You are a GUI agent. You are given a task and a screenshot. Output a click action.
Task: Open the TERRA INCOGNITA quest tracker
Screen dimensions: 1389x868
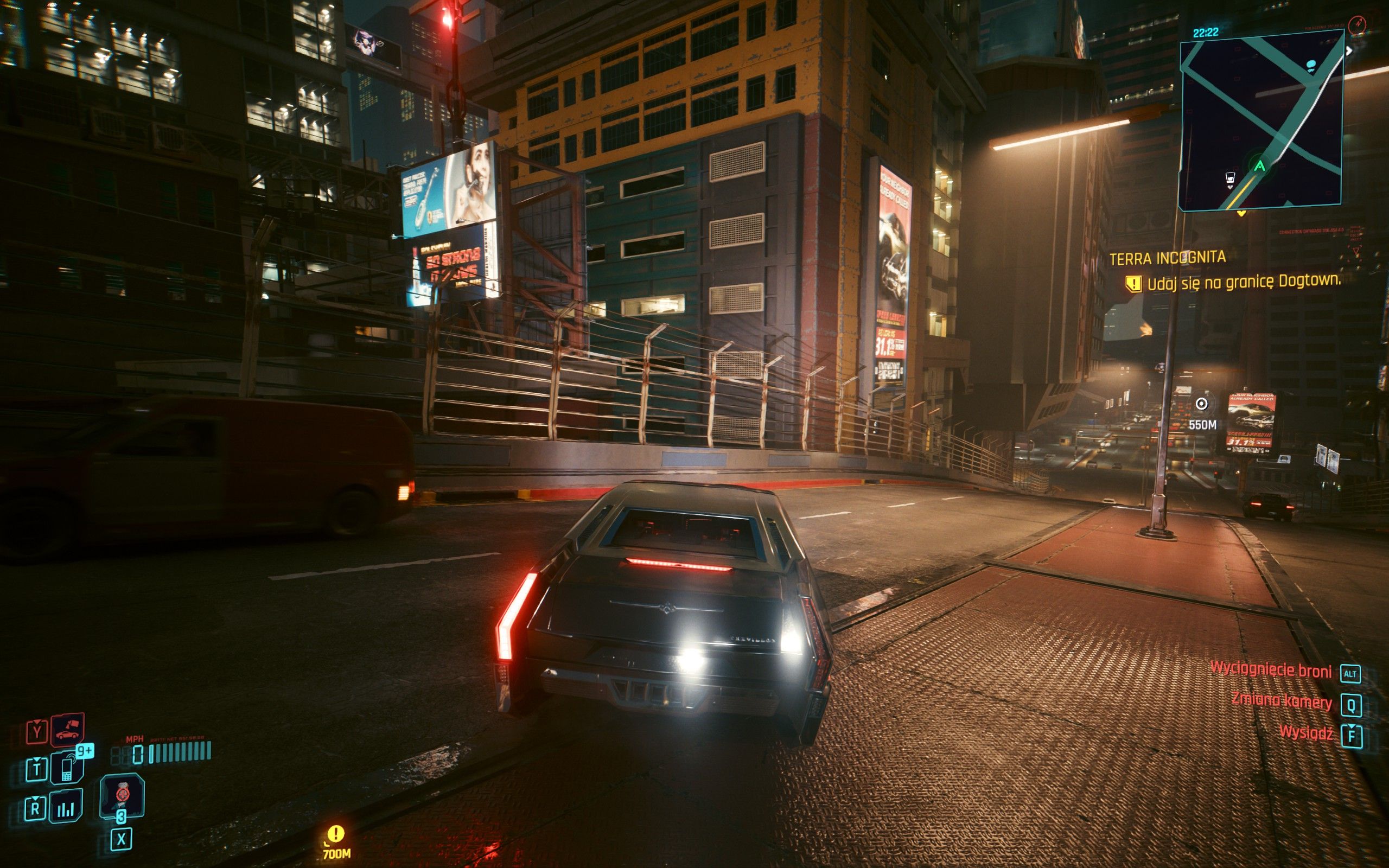[x=1168, y=258]
